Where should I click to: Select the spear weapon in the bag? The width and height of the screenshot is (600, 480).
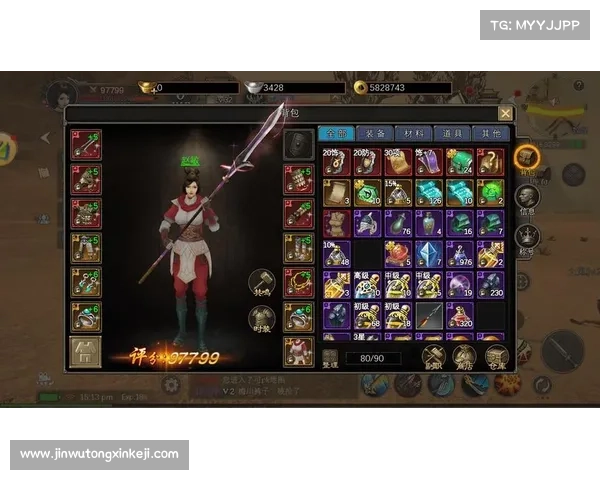(428, 316)
